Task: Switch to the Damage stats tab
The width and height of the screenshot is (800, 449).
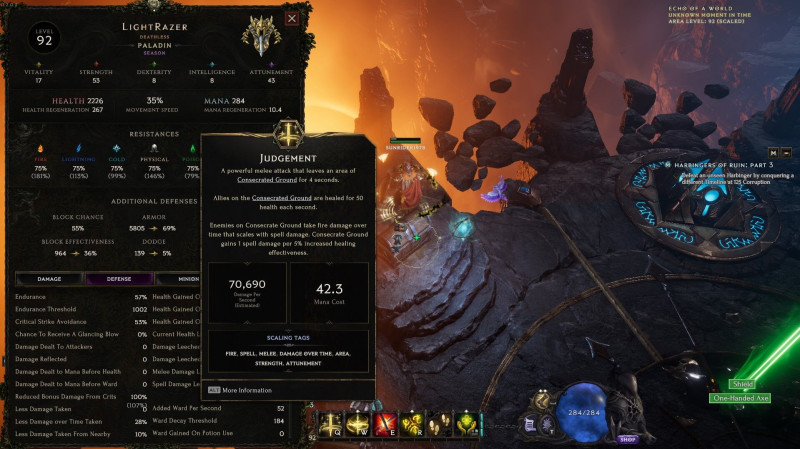Action: pos(49,279)
